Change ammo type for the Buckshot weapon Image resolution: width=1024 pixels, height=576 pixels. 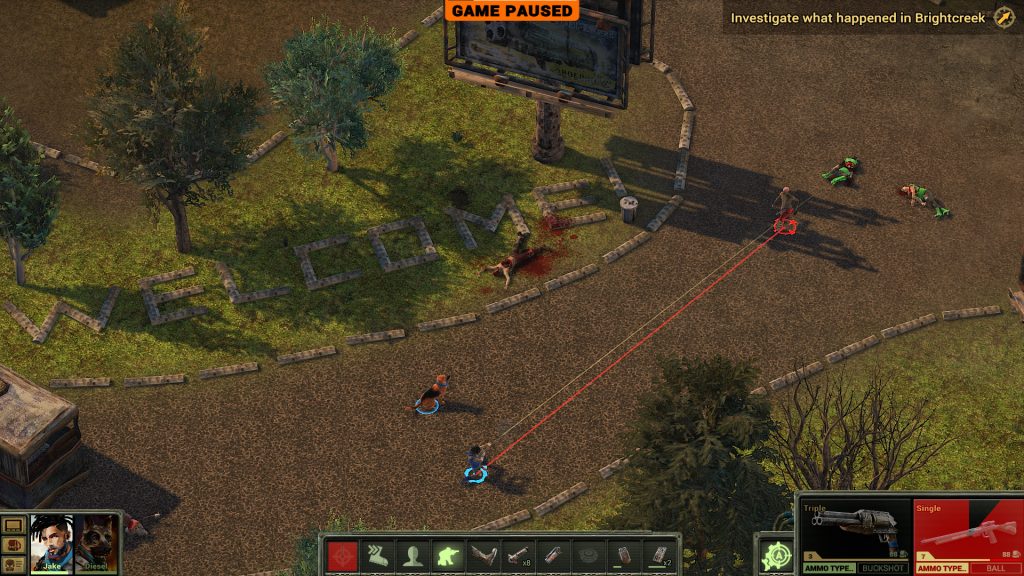click(827, 568)
